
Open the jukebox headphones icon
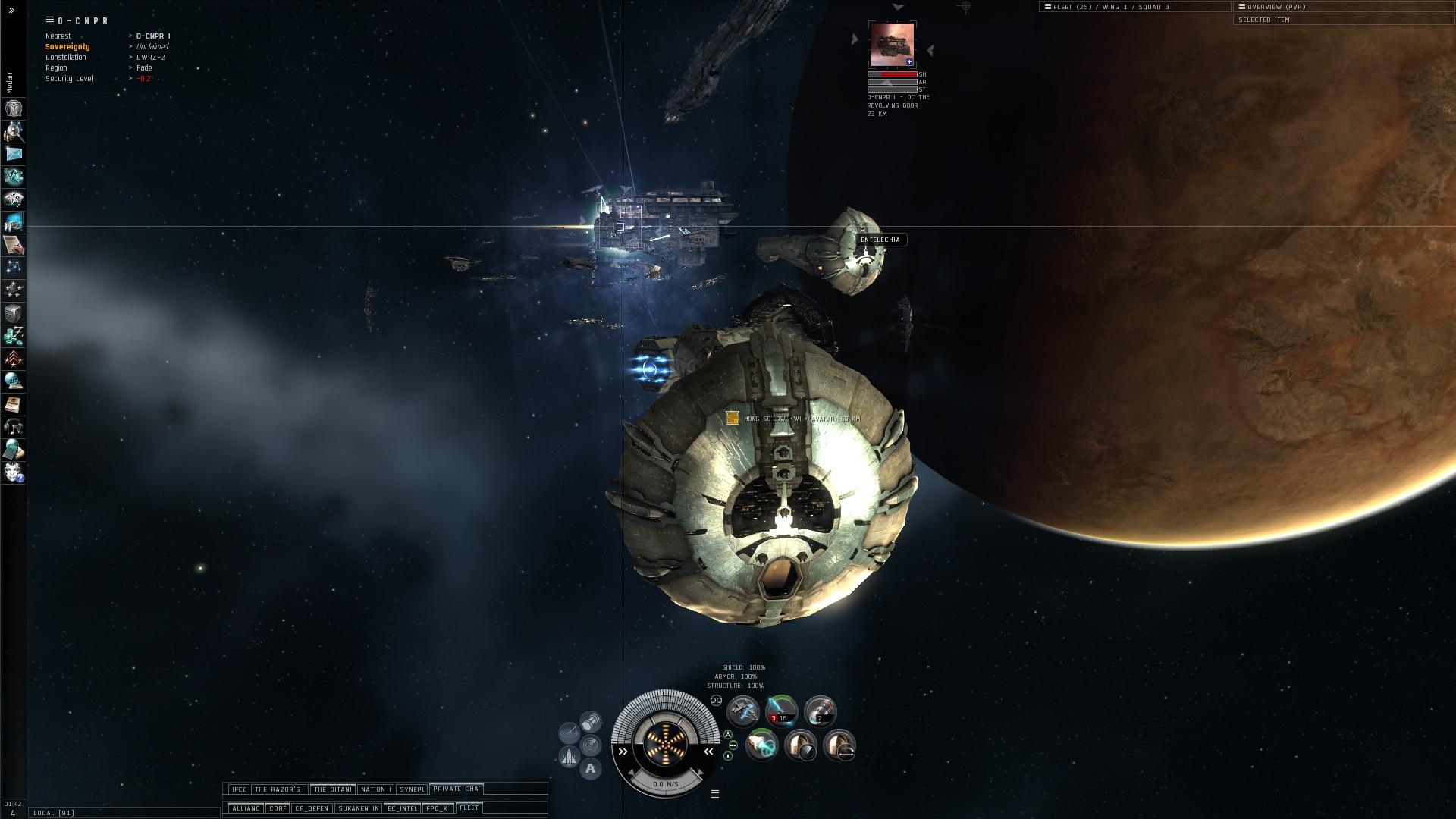[x=14, y=427]
